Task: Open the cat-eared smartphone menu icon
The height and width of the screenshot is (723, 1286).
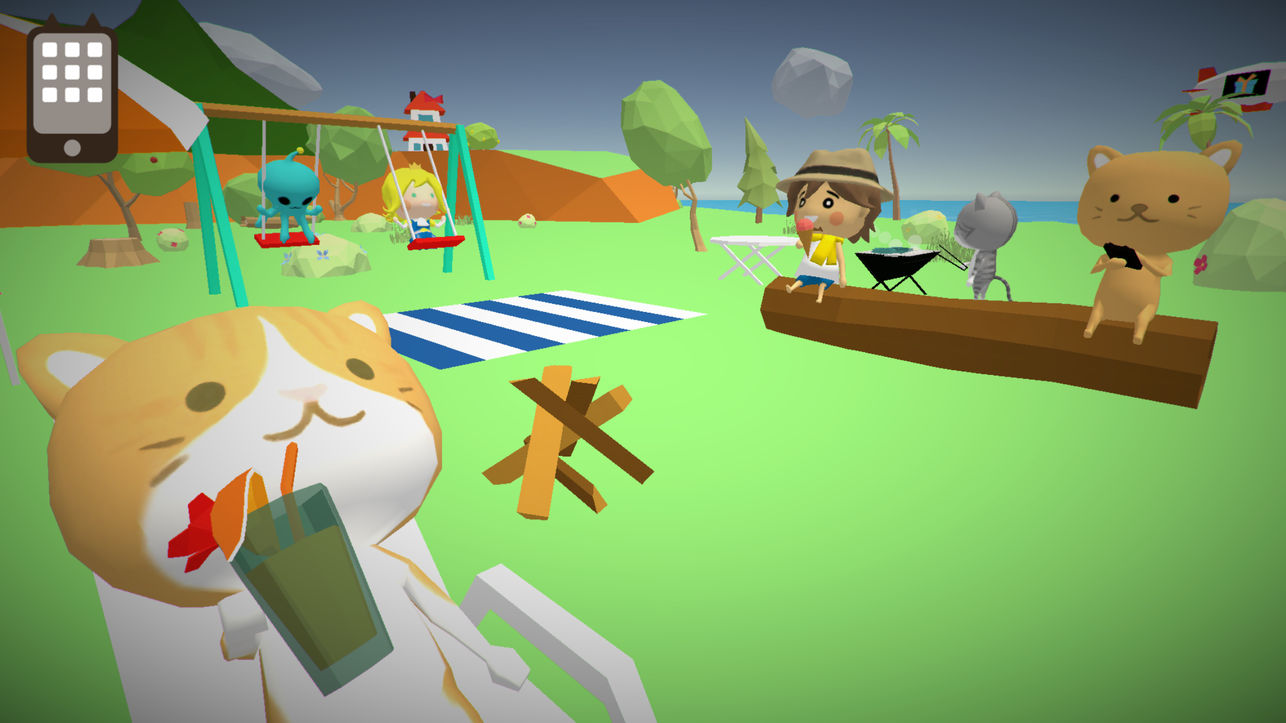Action: click(x=71, y=88)
